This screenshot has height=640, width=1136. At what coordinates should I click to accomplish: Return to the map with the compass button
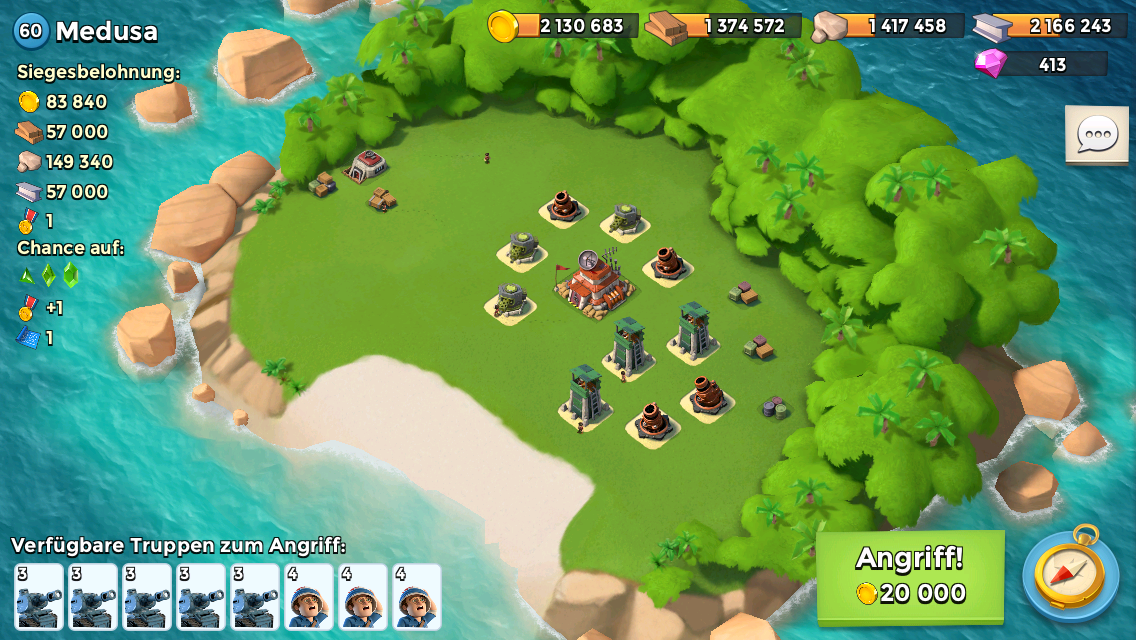1071,574
